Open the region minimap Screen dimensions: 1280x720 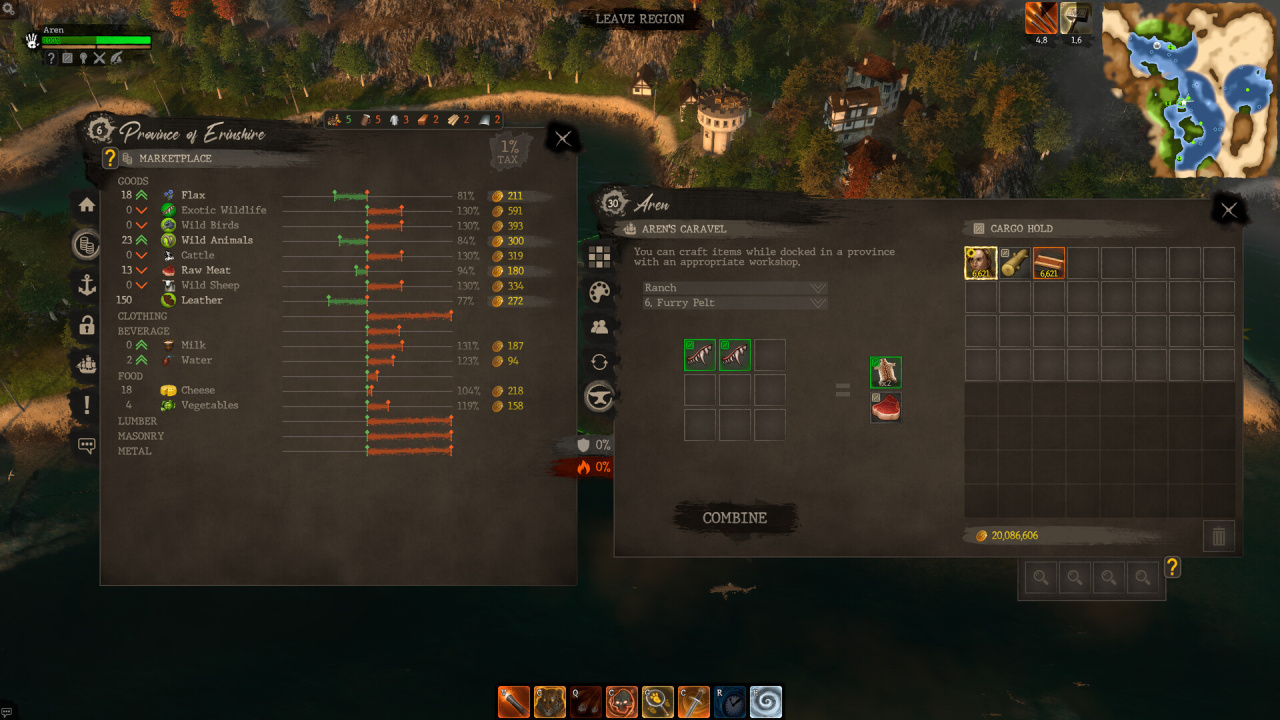[x=1189, y=90]
